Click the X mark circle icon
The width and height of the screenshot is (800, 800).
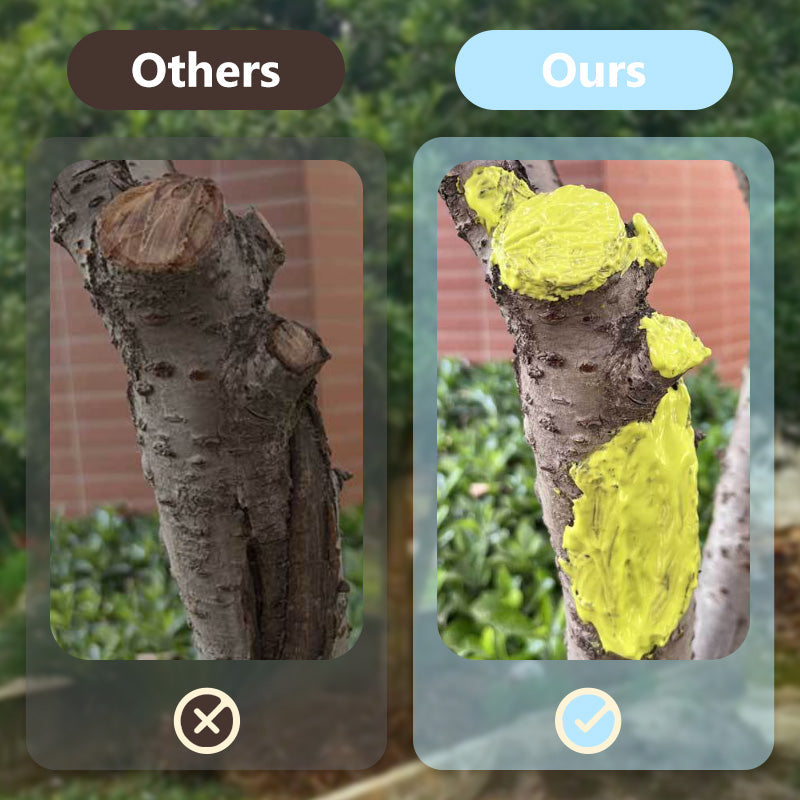click(x=207, y=720)
